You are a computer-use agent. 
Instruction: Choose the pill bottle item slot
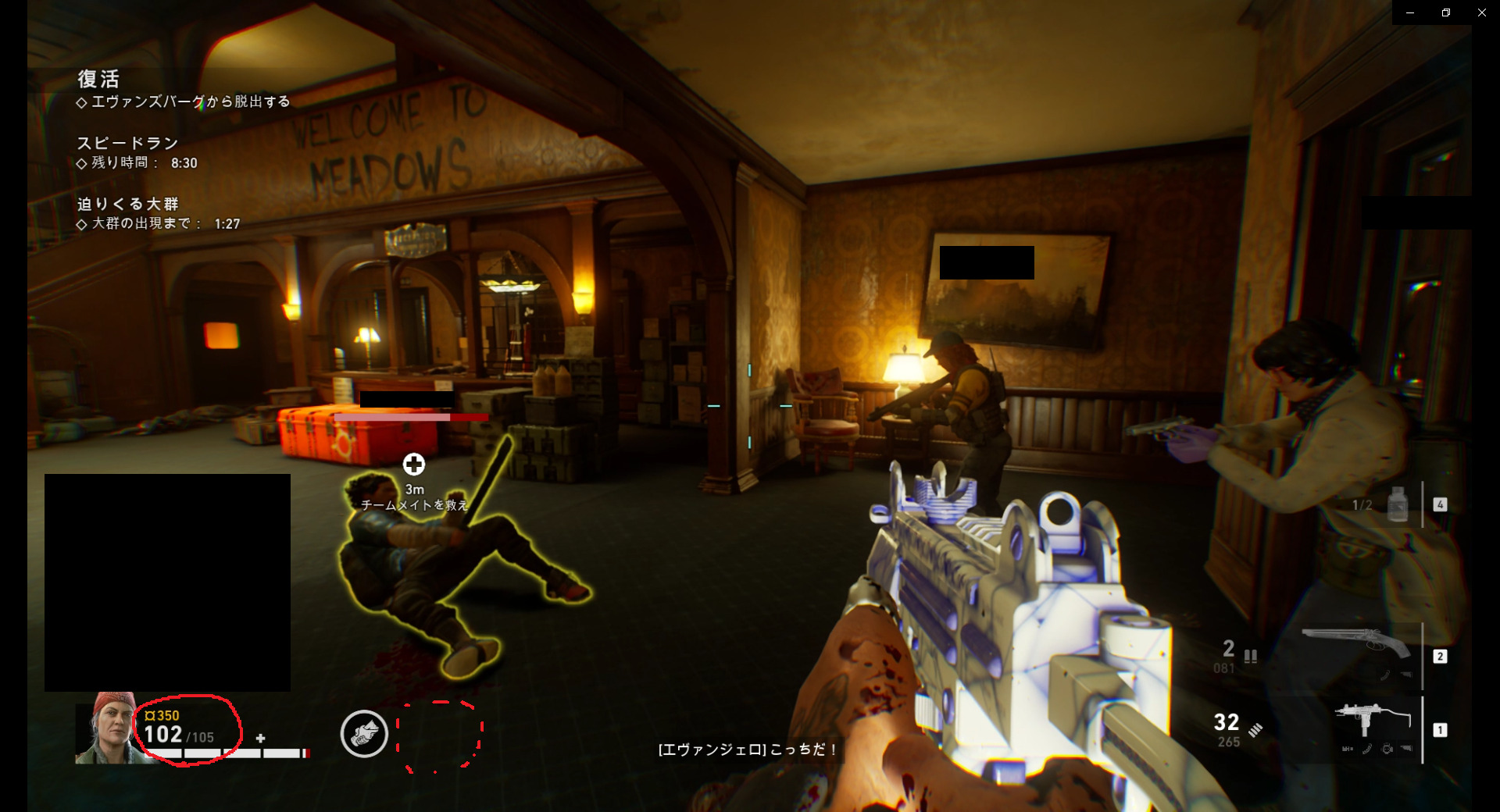(x=1398, y=504)
